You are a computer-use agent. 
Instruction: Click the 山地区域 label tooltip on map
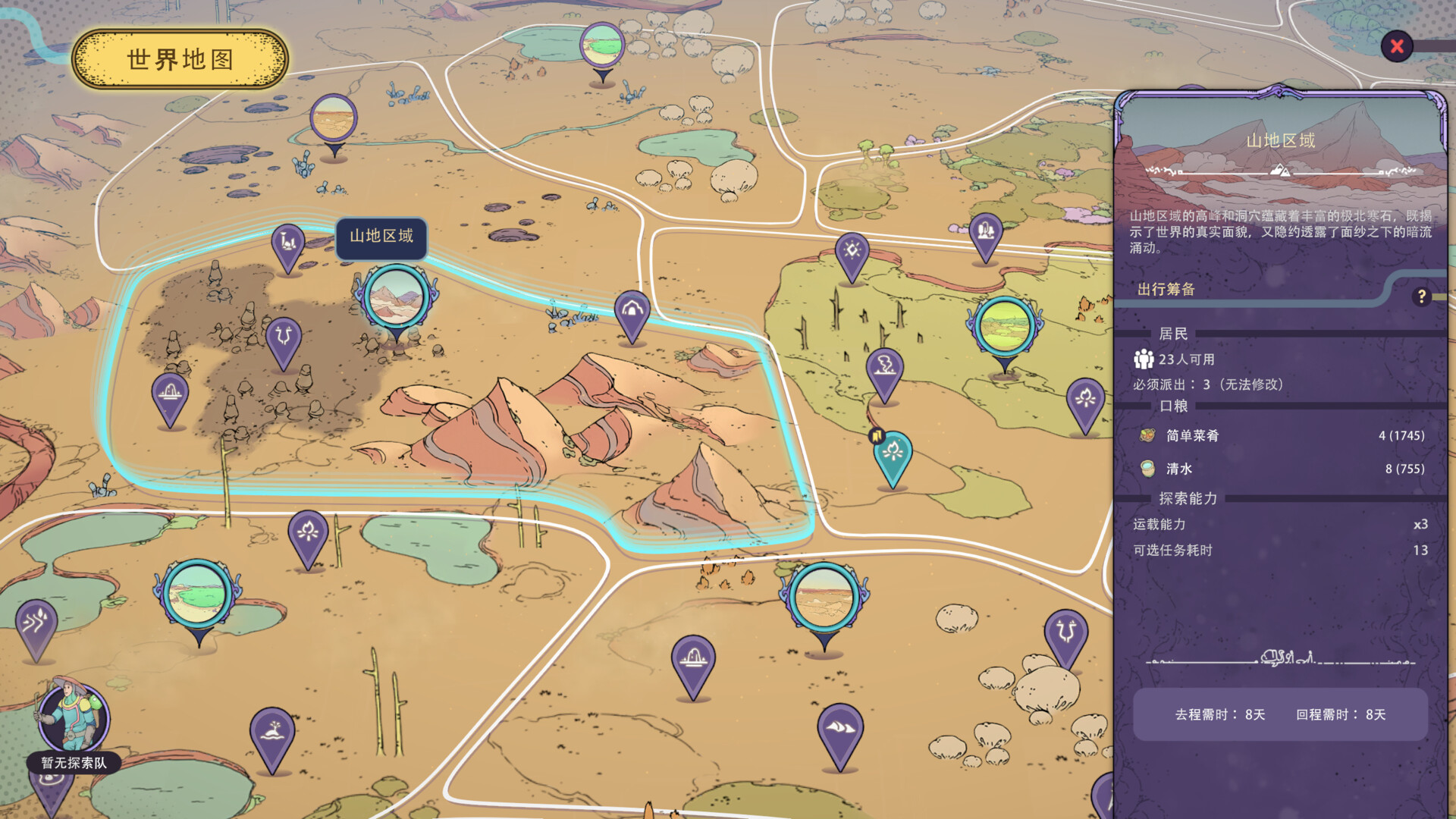click(x=381, y=237)
